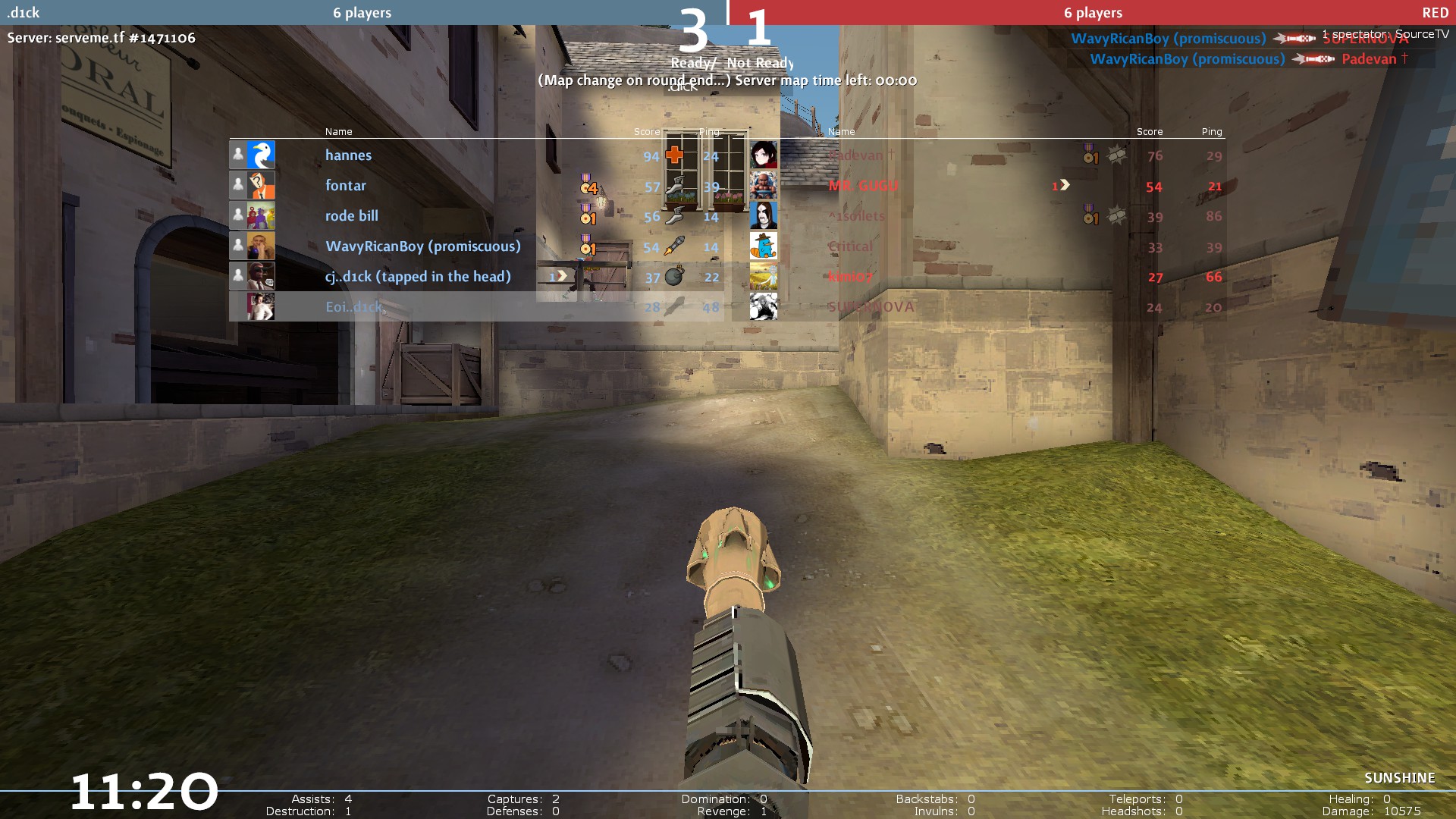Select player hannes in the scoreboard
Image resolution: width=1456 pixels, height=819 pixels.
point(349,155)
